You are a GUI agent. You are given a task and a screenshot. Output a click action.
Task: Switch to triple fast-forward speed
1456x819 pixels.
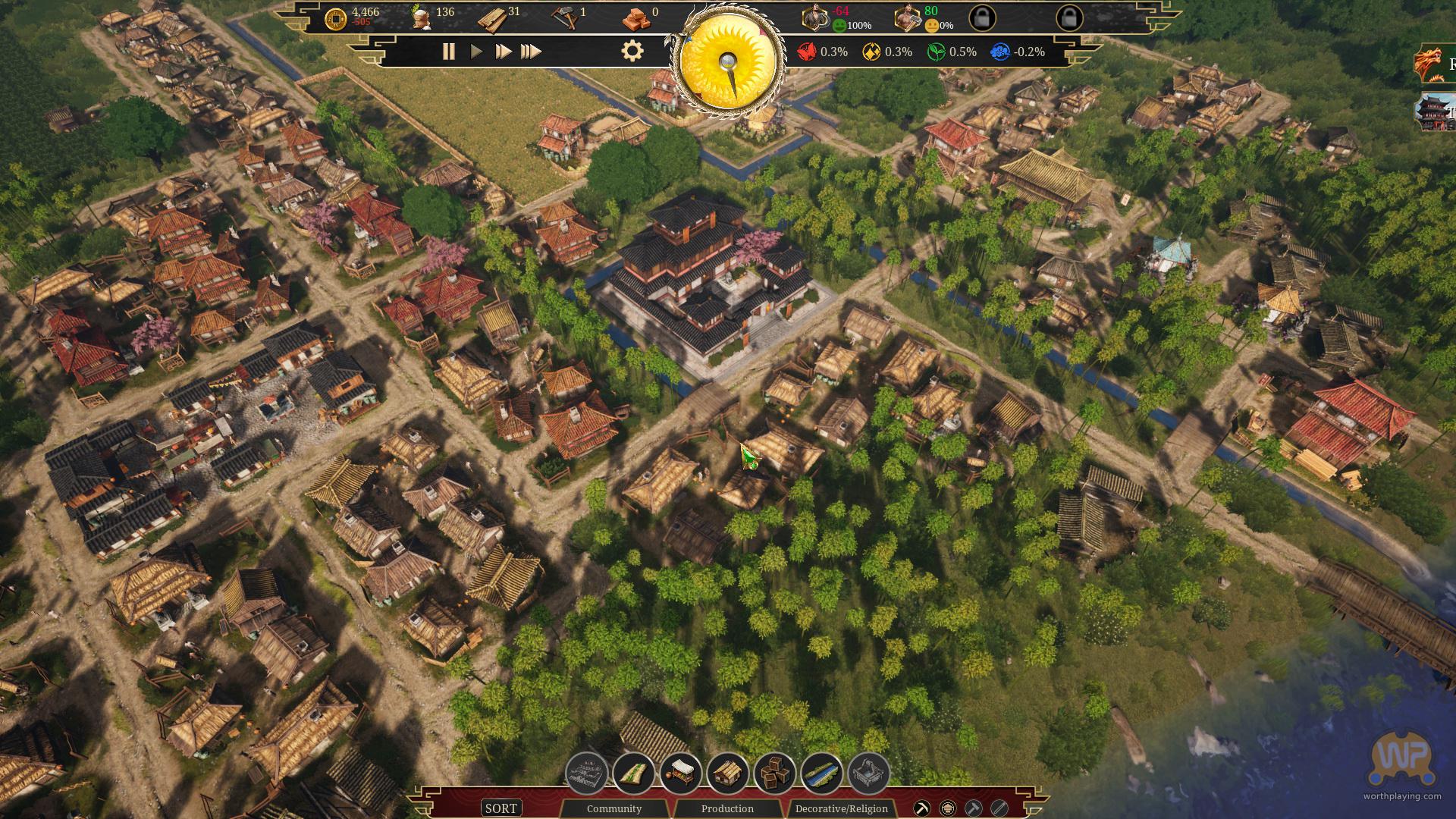(x=531, y=52)
